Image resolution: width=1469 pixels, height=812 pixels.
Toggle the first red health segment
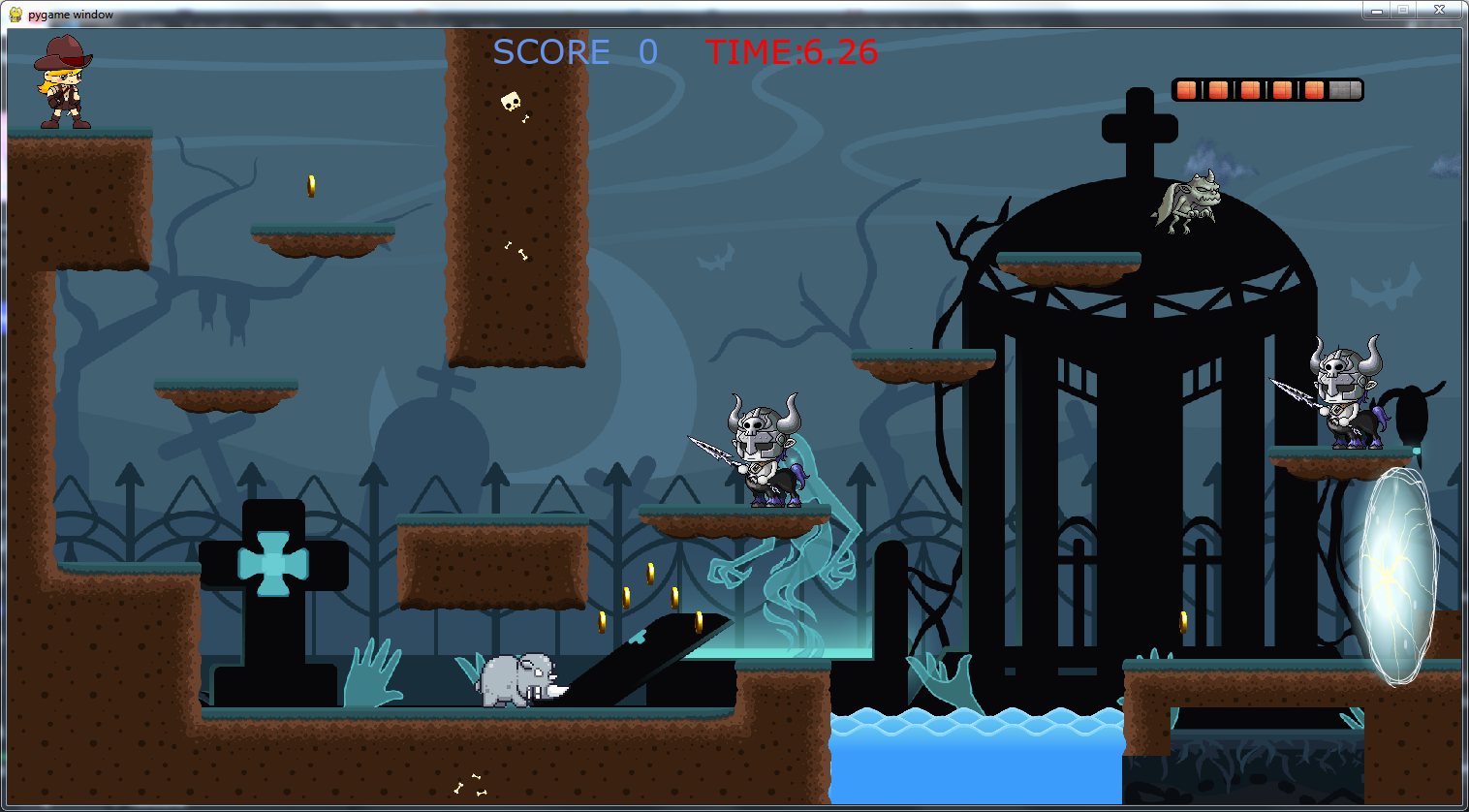pos(1186,89)
